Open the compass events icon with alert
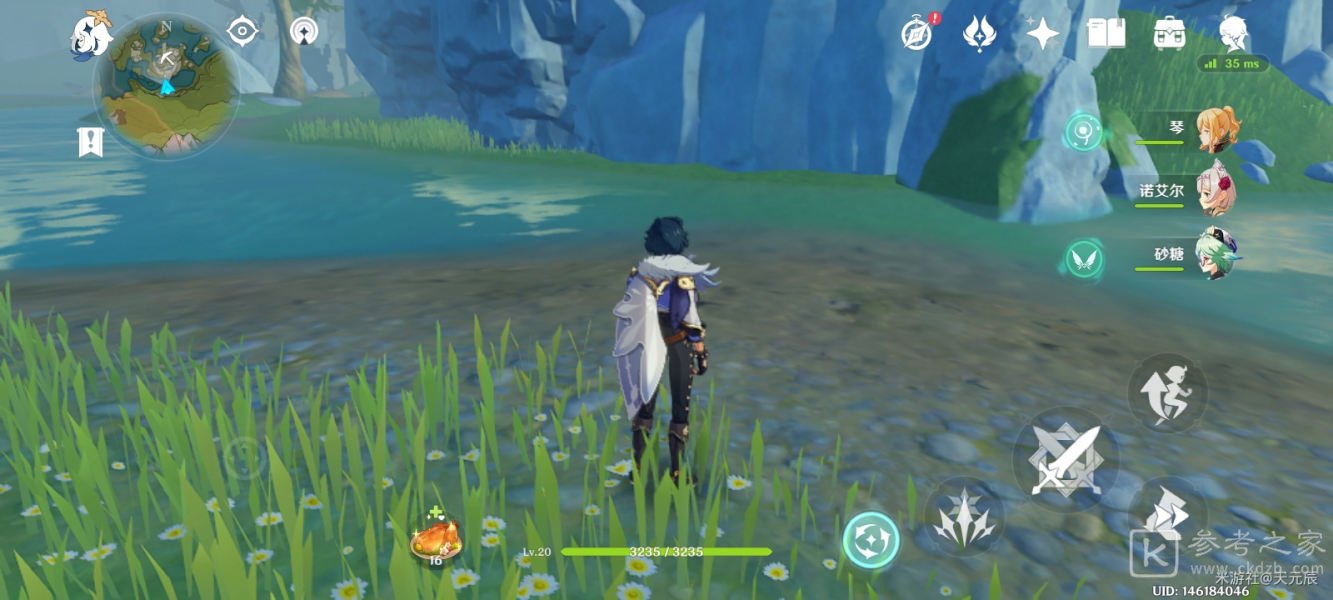The height and width of the screenshot is (600, 1333). tap(916, 35)
